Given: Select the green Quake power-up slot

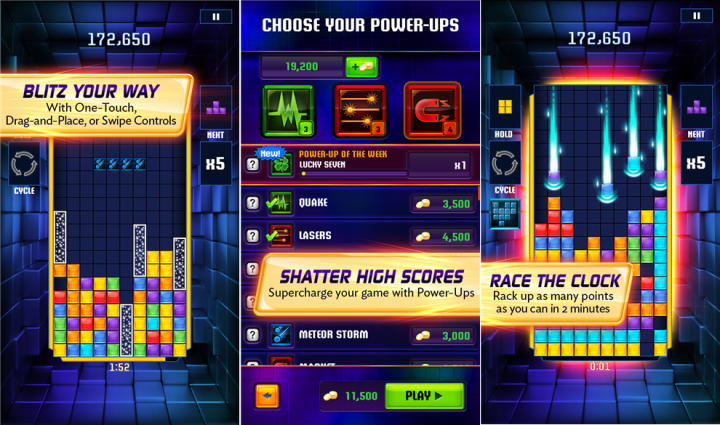Looking at the screenshot, I should 288,110.
